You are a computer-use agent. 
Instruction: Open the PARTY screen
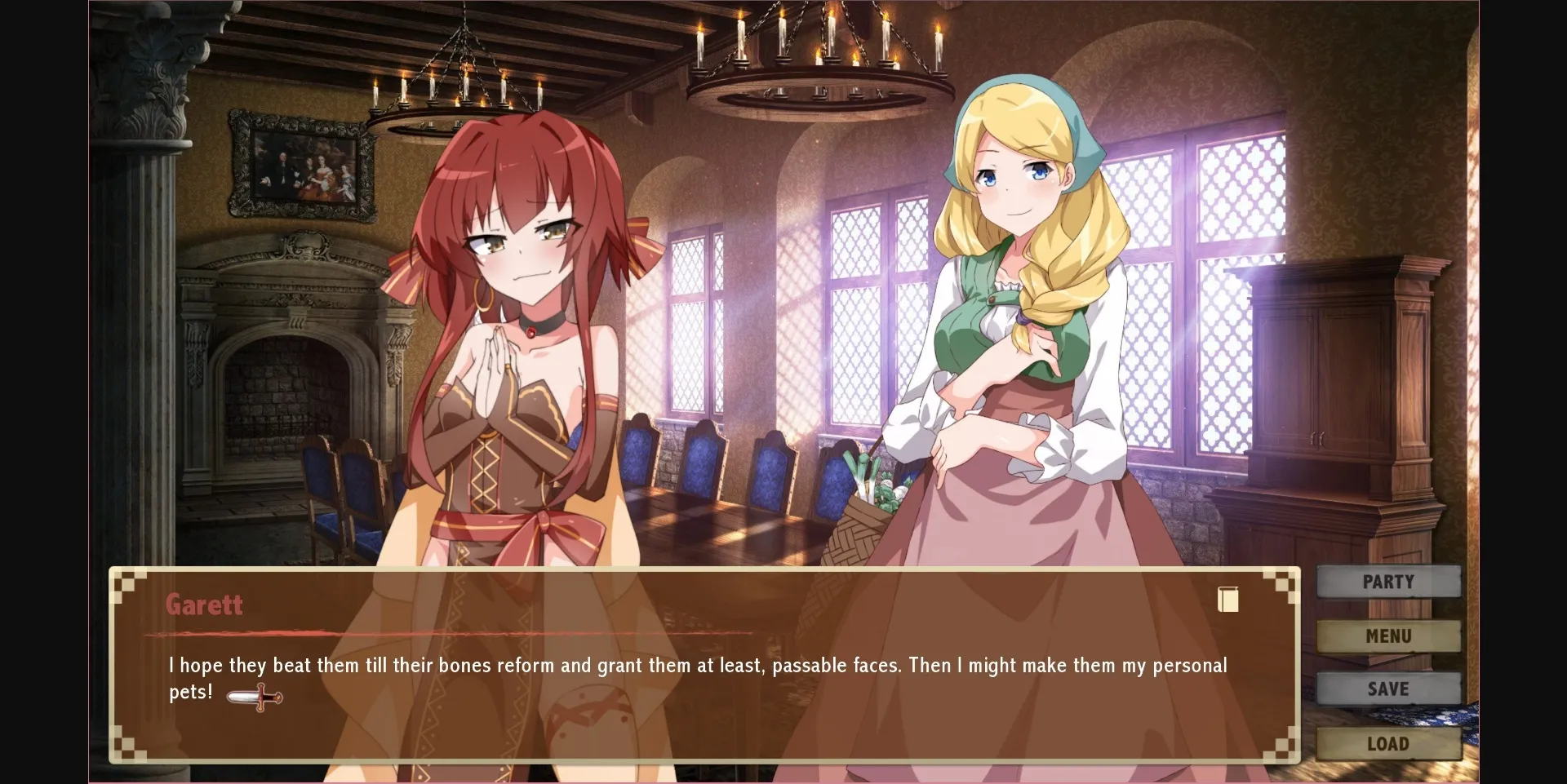click(x=1388, y=582)
